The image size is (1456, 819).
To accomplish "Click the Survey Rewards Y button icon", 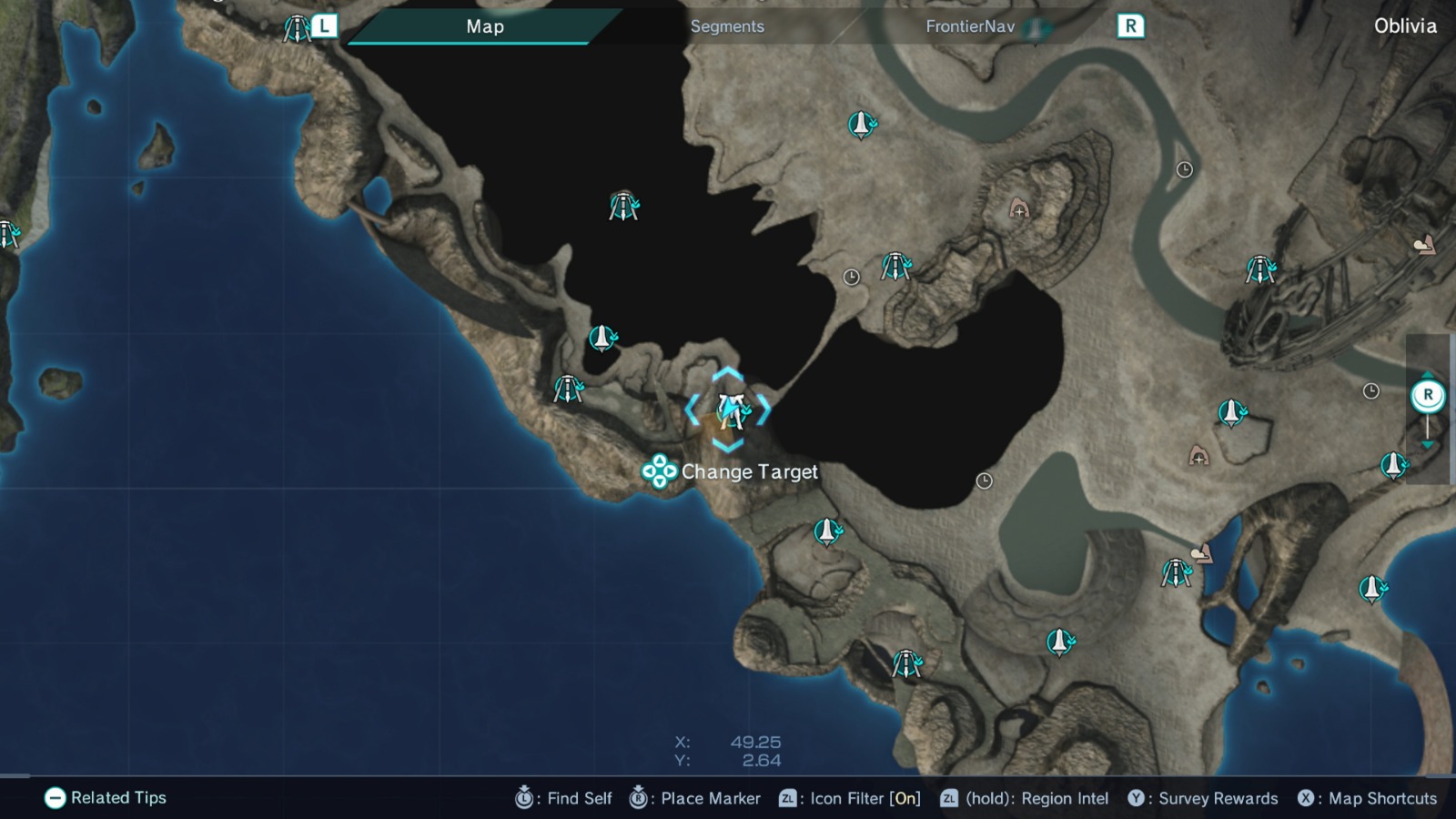I will point(1136,798).
